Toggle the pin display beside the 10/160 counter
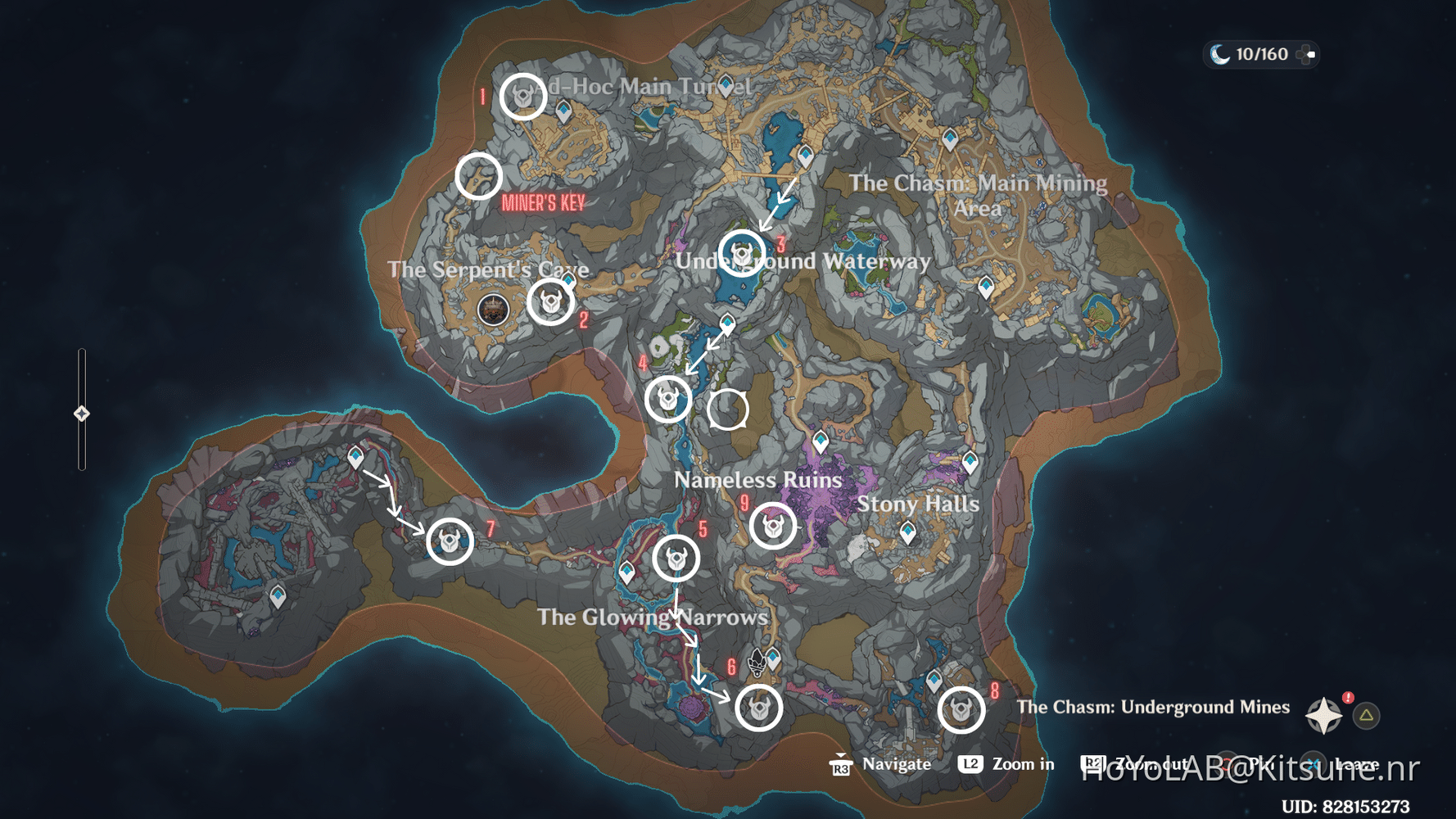 pyautogui.click(x=1308, y=55)
